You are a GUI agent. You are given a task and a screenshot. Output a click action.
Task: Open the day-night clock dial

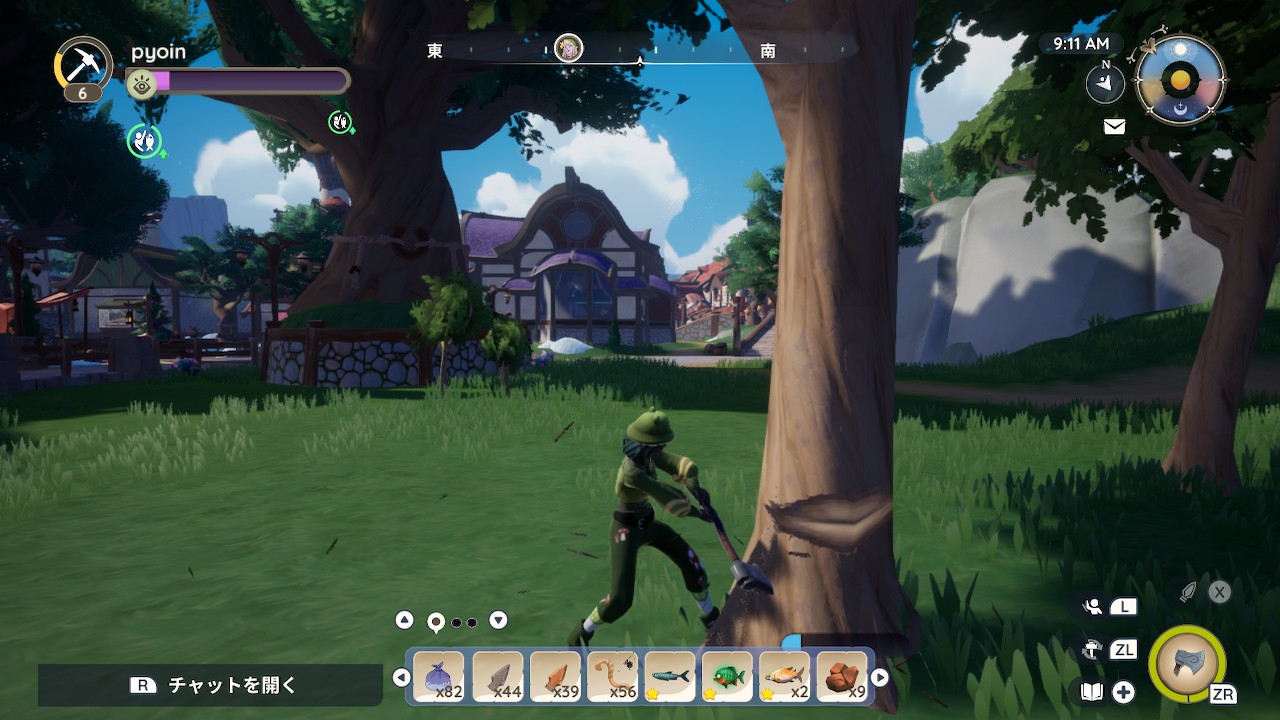coord(1181,80)
